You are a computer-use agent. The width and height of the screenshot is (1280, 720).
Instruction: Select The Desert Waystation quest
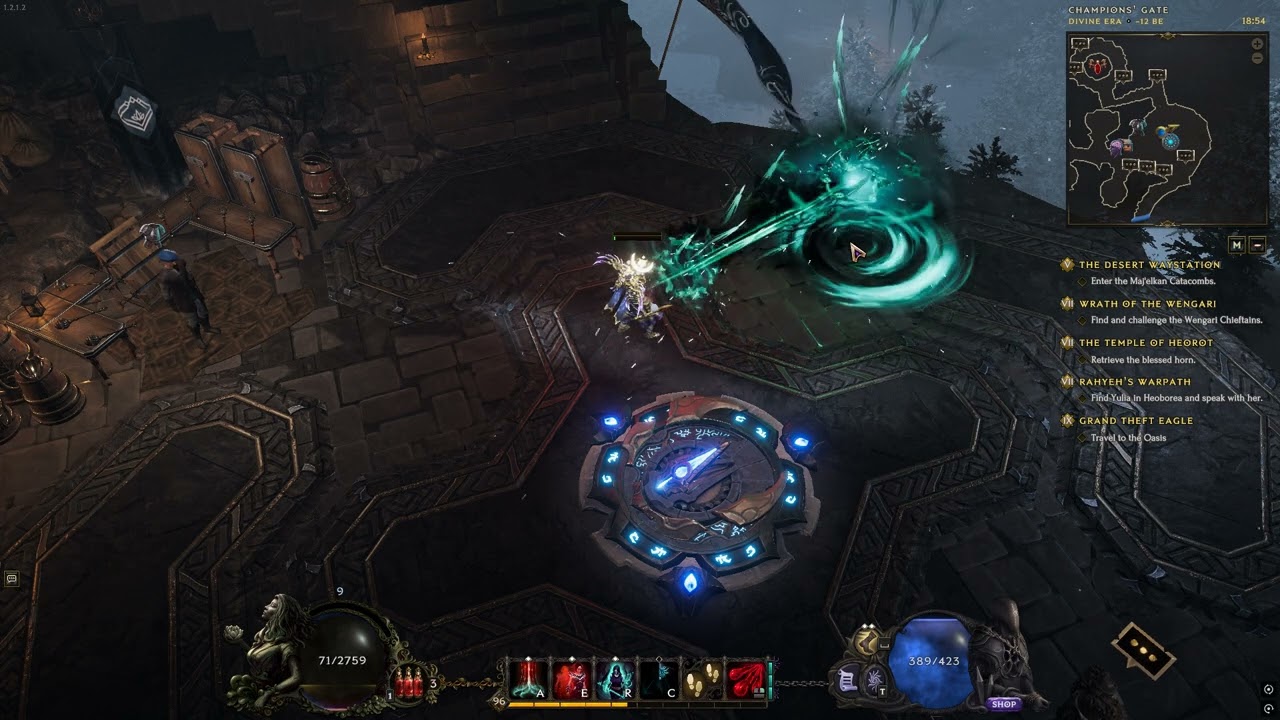1149,265
